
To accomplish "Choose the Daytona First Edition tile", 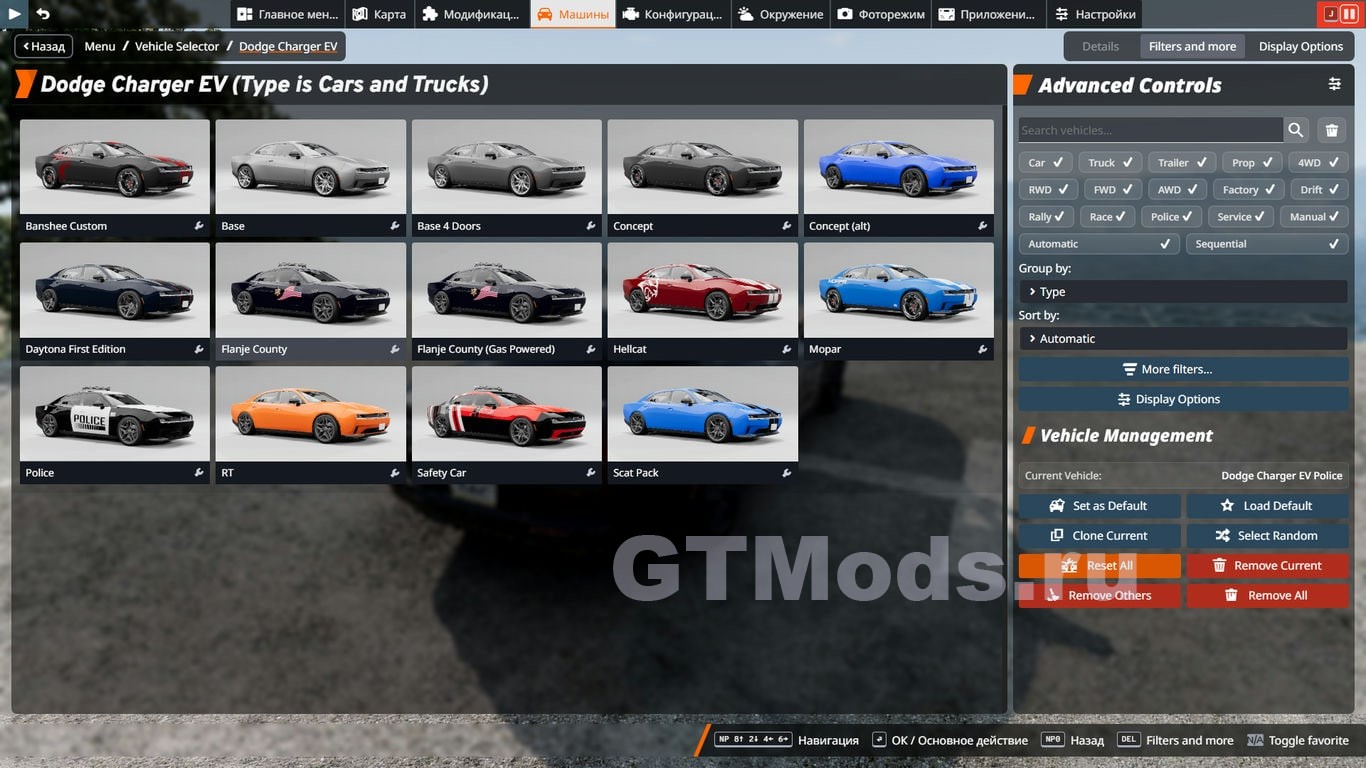I will point(115,291).
